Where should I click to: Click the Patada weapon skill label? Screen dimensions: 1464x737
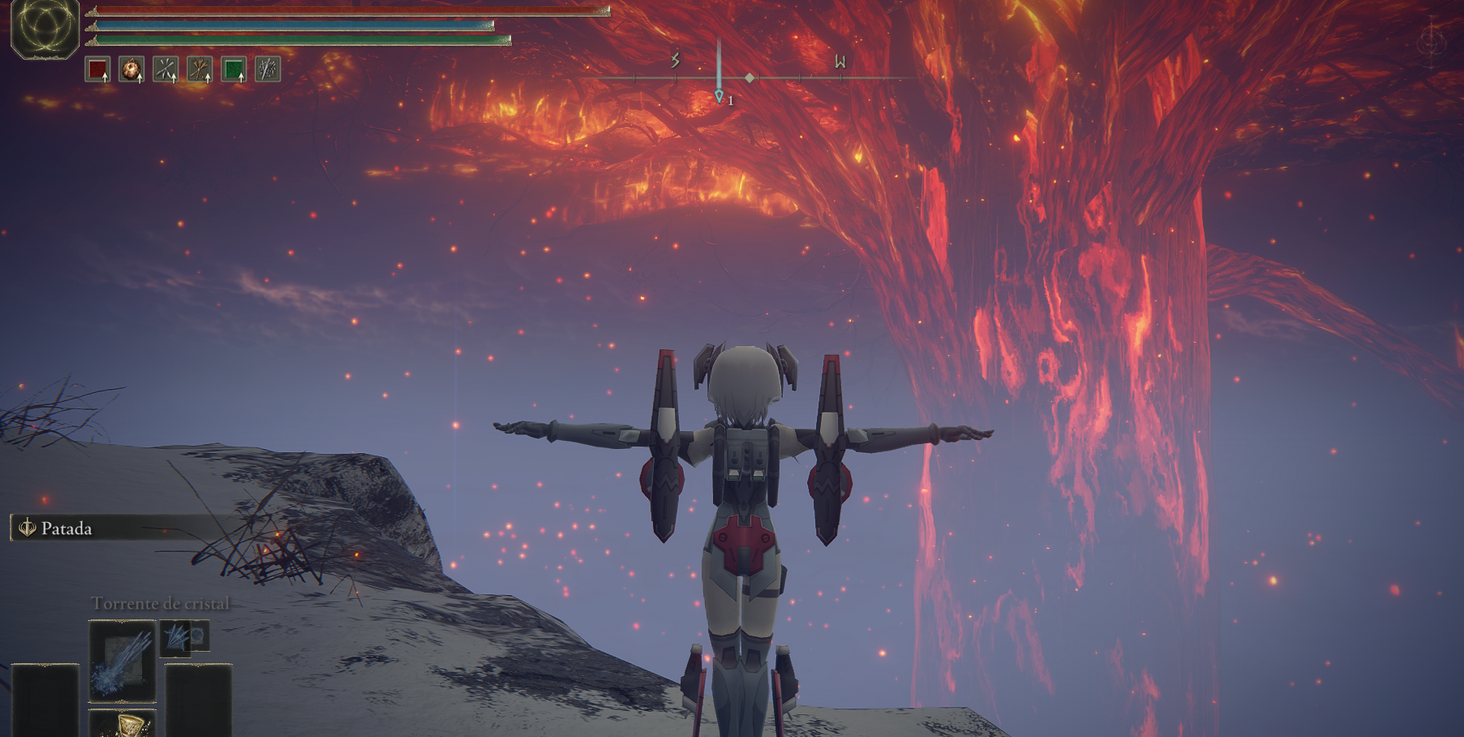click(x=66, y=528)
